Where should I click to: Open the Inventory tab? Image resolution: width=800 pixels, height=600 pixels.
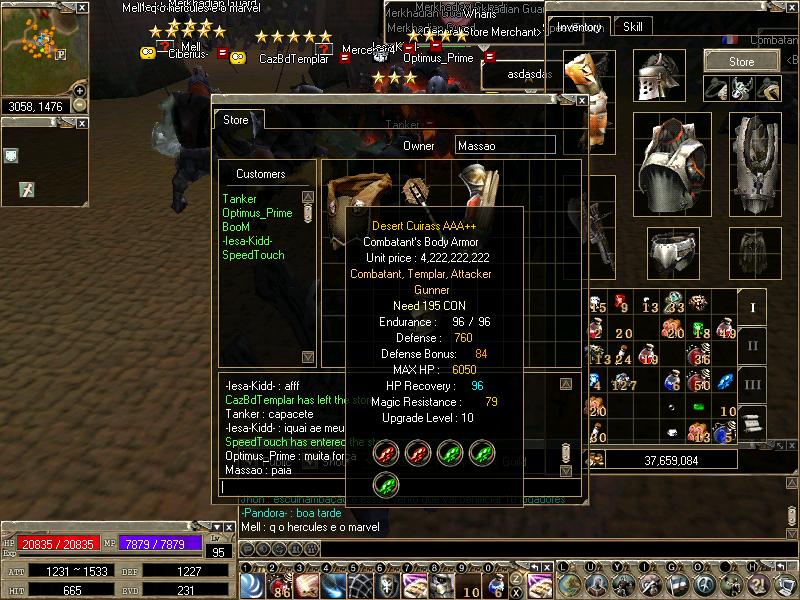[x=581, y=27]
